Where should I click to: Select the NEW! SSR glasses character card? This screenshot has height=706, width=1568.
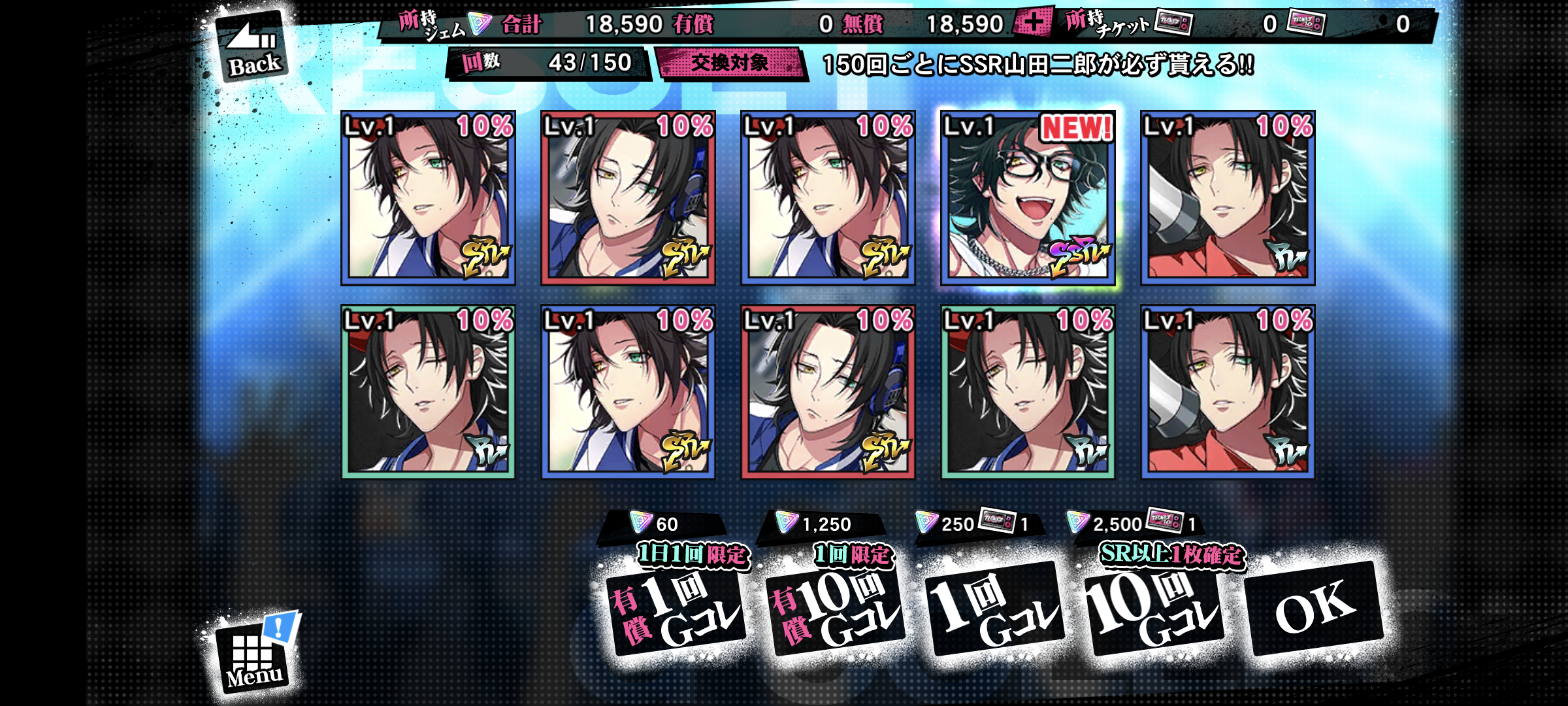pyautogui.click(x=1028, y=198)
